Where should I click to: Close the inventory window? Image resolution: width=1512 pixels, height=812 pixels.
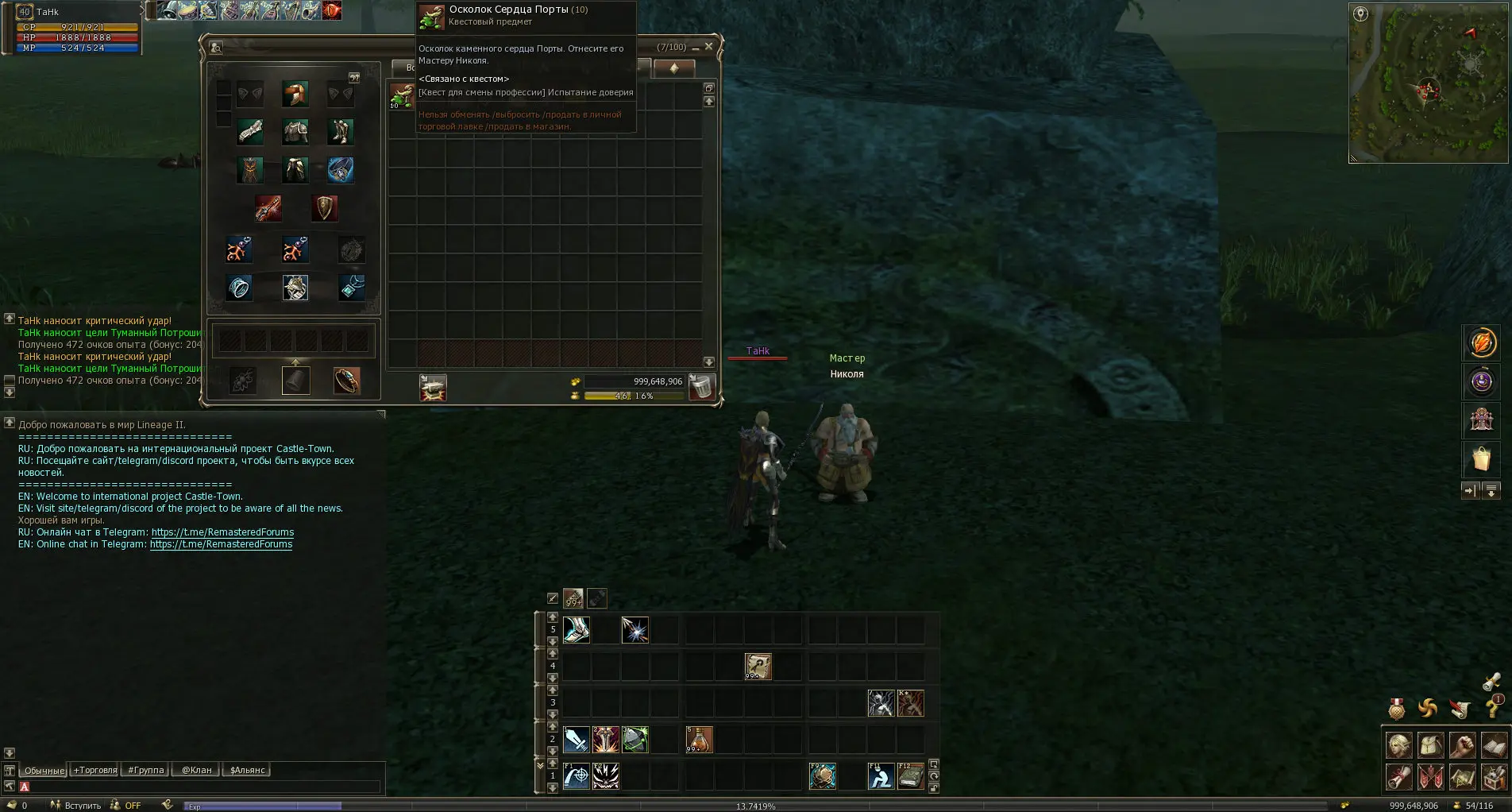pos(708,47)
